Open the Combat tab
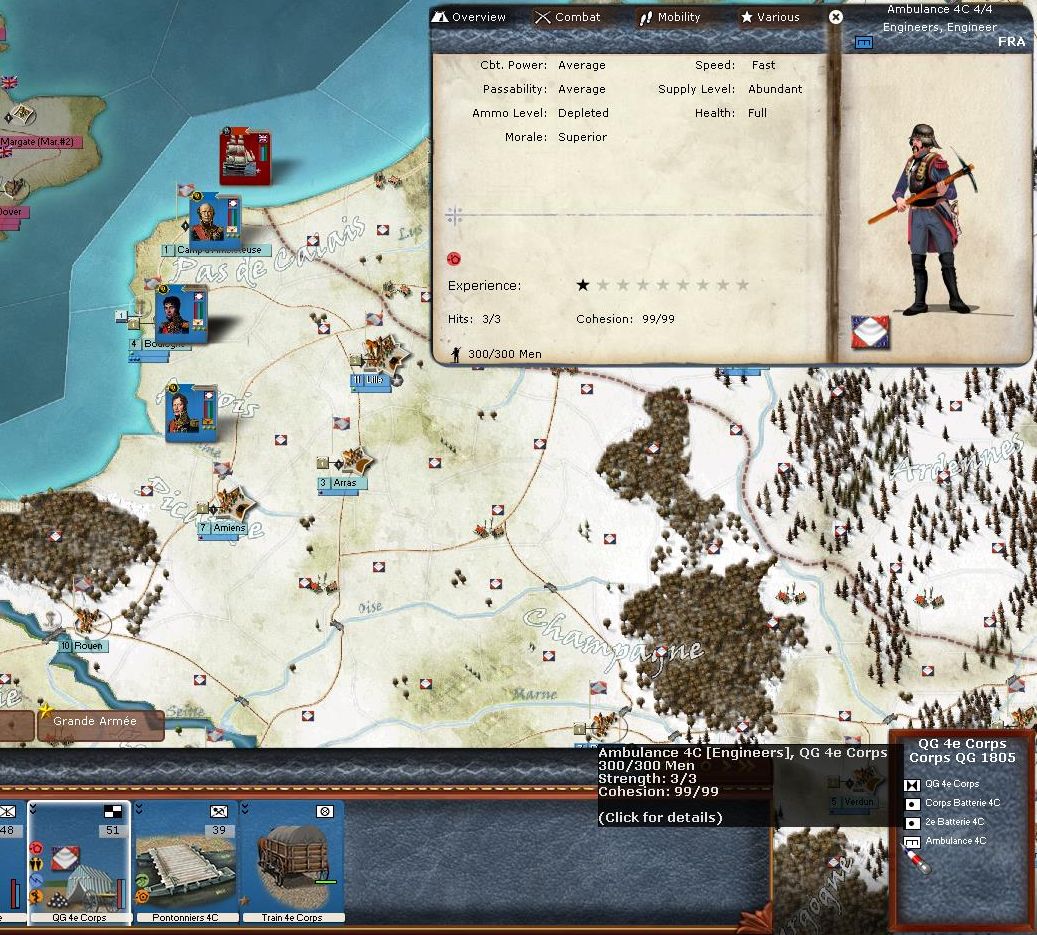The height and width of the screenshot is (935, 1037). [x=568, y=17]
